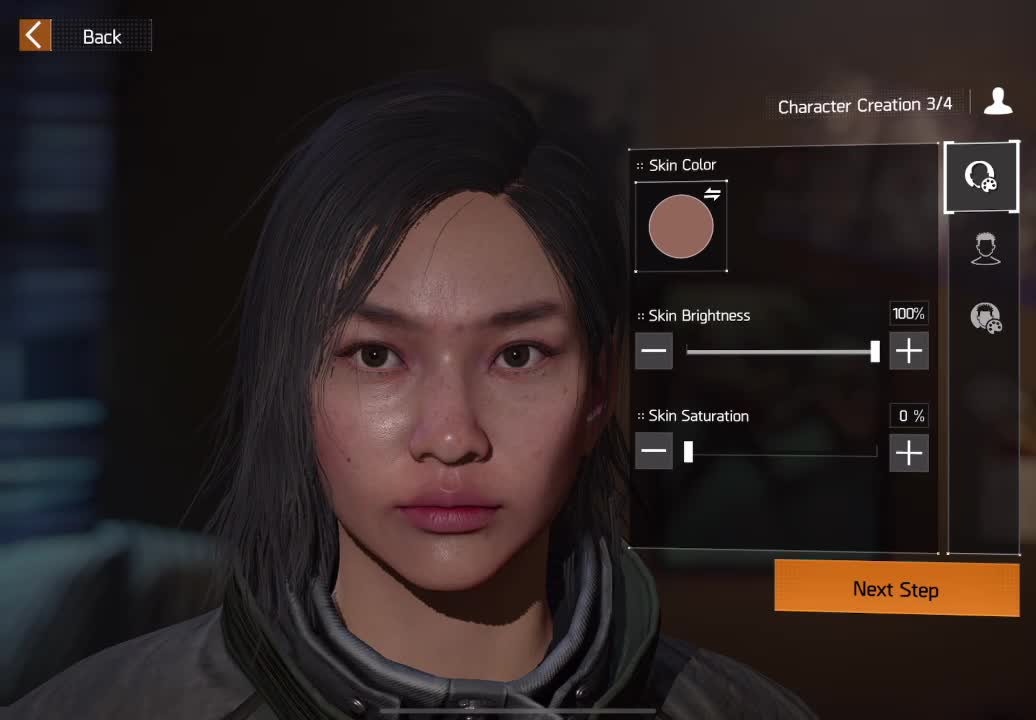Decrease Skin Saturation with the minus button
The width and height of the screenshot is (1036, 720).
[x=654, y=452]
